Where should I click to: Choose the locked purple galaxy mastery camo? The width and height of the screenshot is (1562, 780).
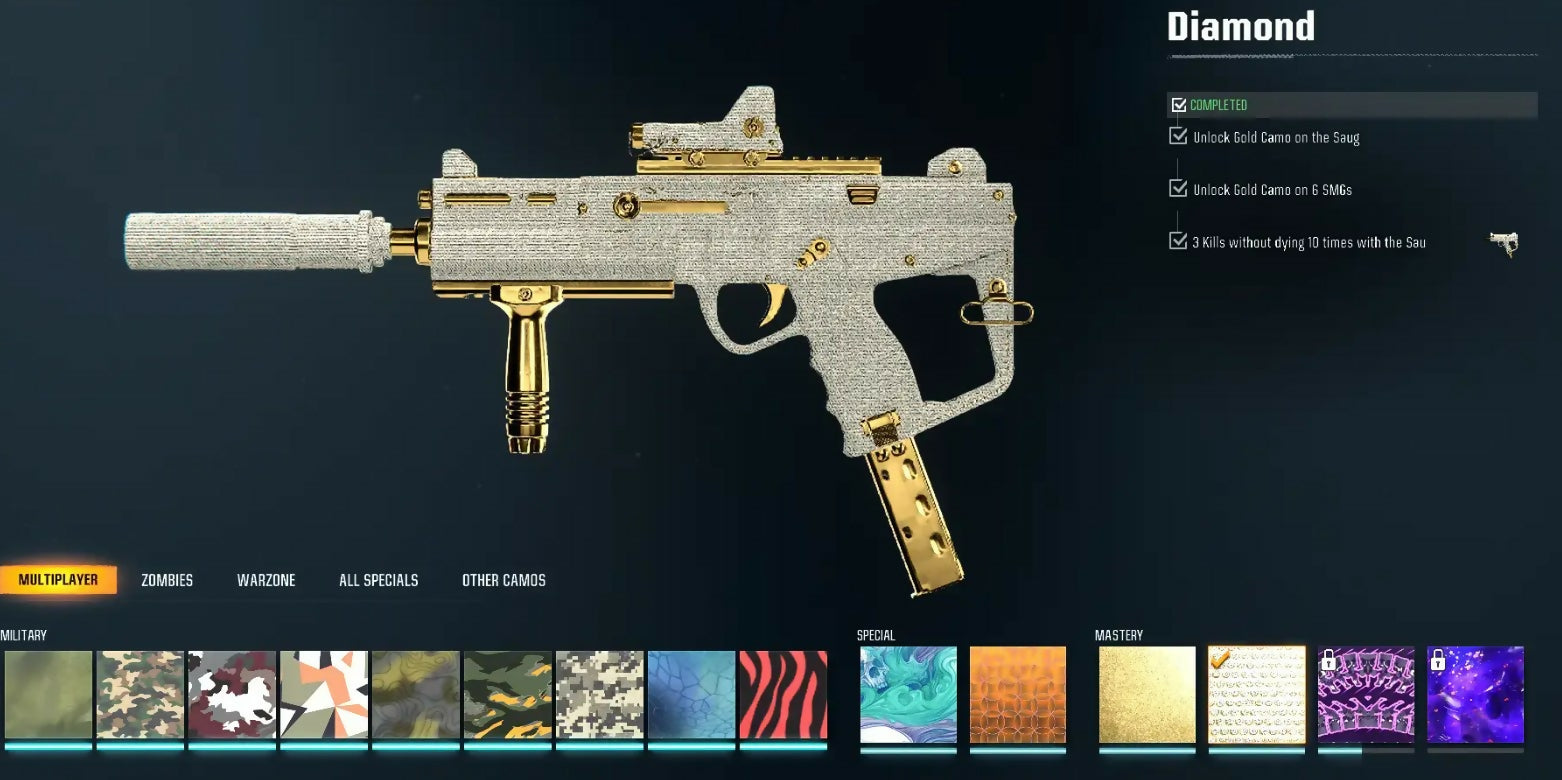coord(1475,695)
